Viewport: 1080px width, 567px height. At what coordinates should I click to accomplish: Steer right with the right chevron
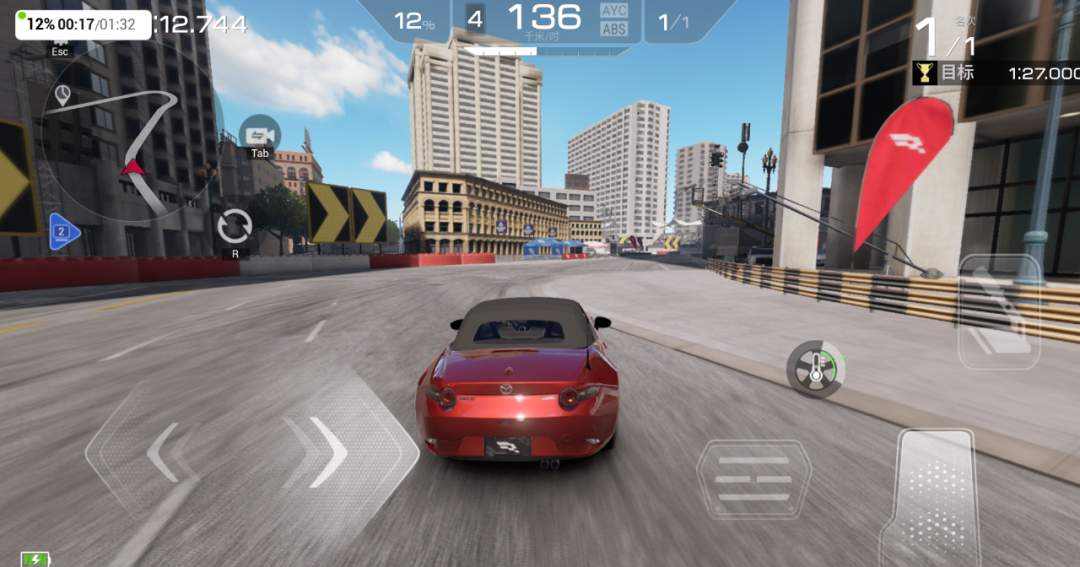(325, 452)
